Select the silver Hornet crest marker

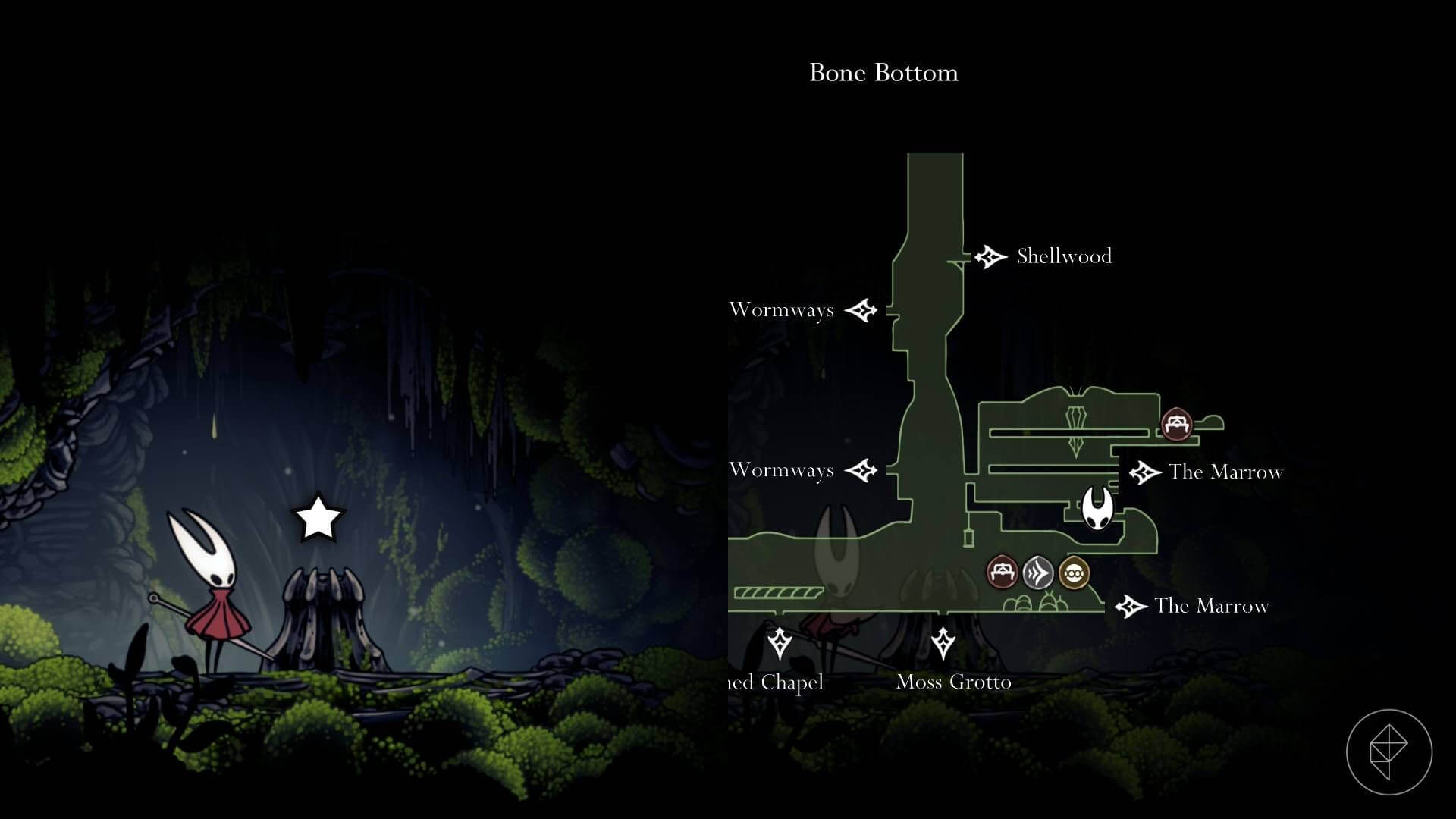(1037, 572)
